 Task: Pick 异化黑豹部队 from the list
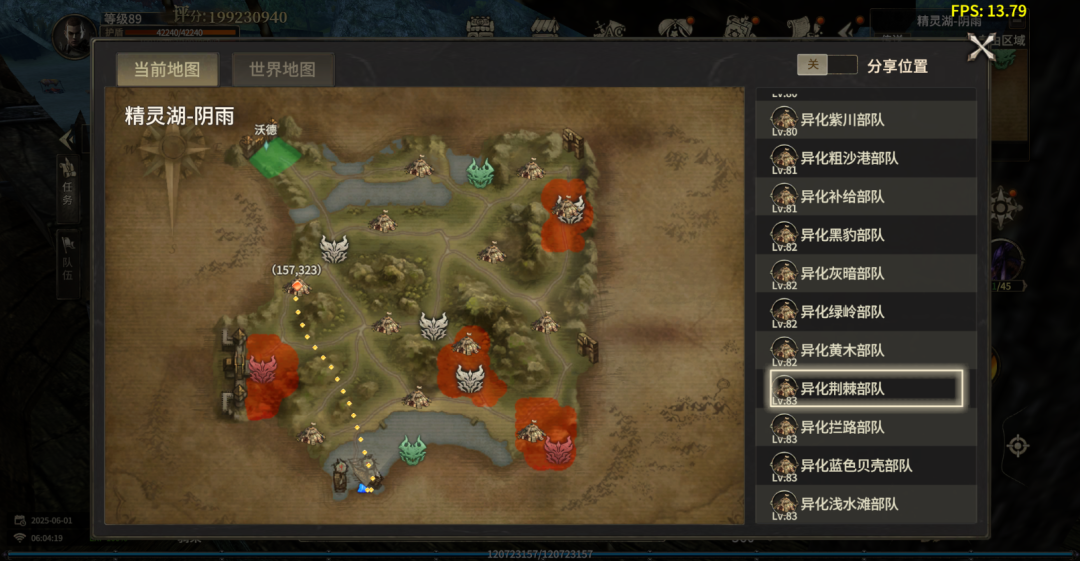tap(866, 235)
